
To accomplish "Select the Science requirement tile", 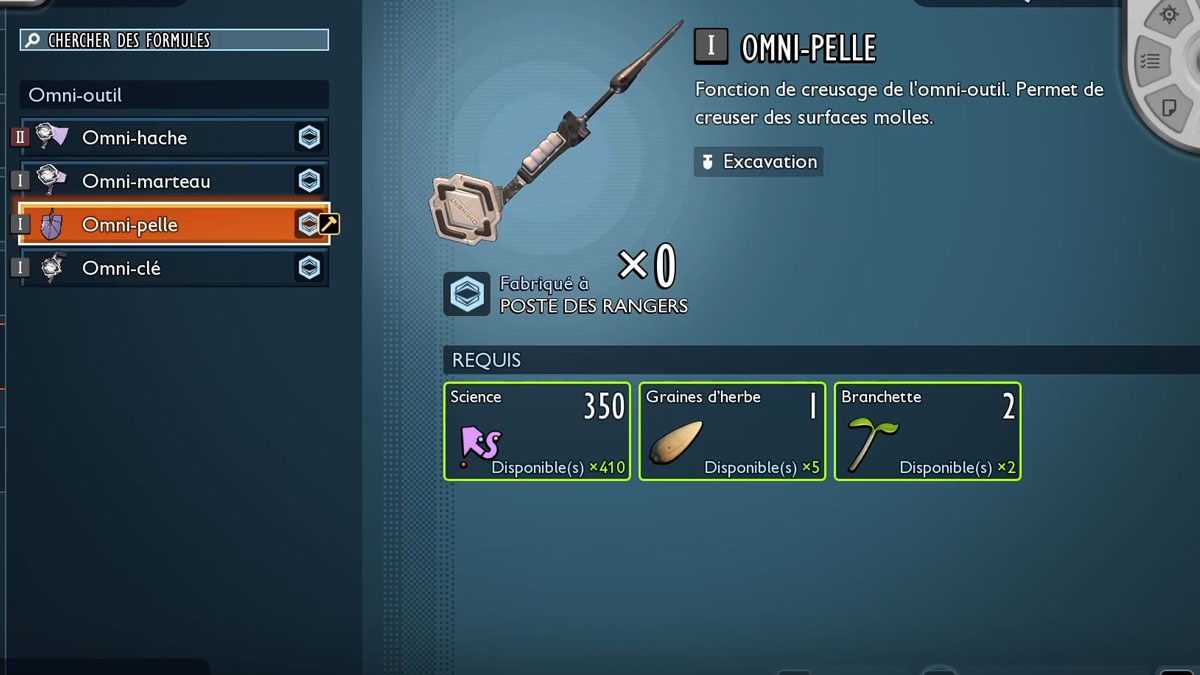I will click(537, 431).
